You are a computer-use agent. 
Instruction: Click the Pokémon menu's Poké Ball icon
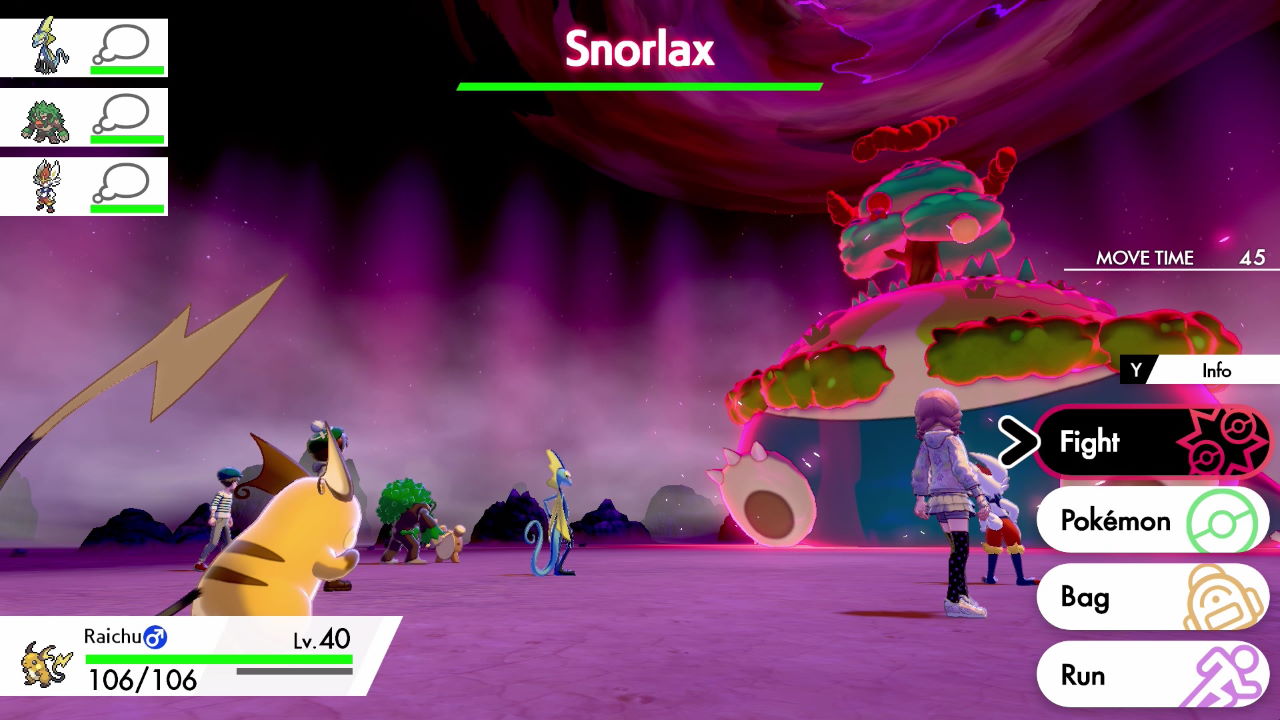pyautogui.click(x=1222, y=520)
